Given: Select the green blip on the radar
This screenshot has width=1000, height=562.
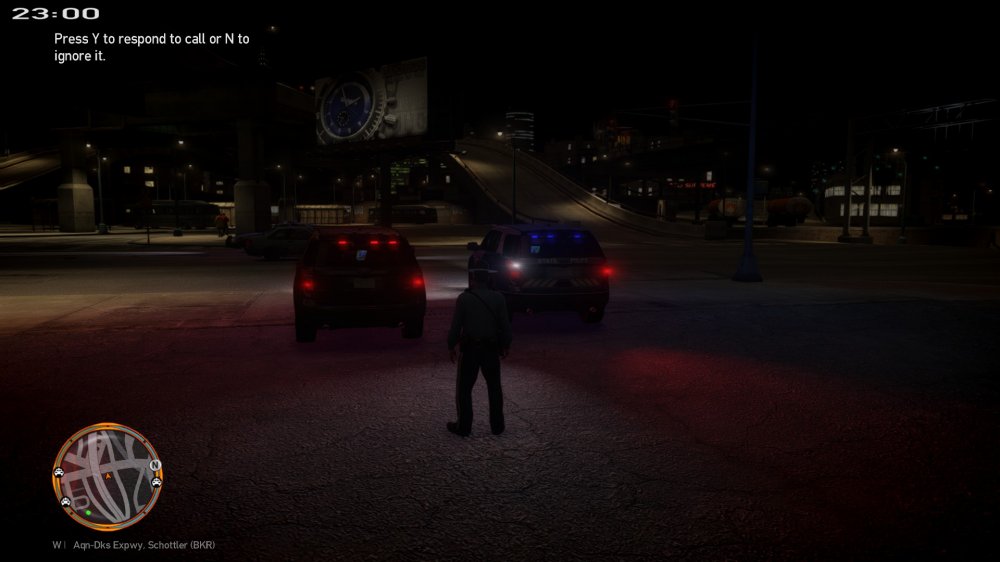Looking at the screenshot, I should click(x=87, y=513).
